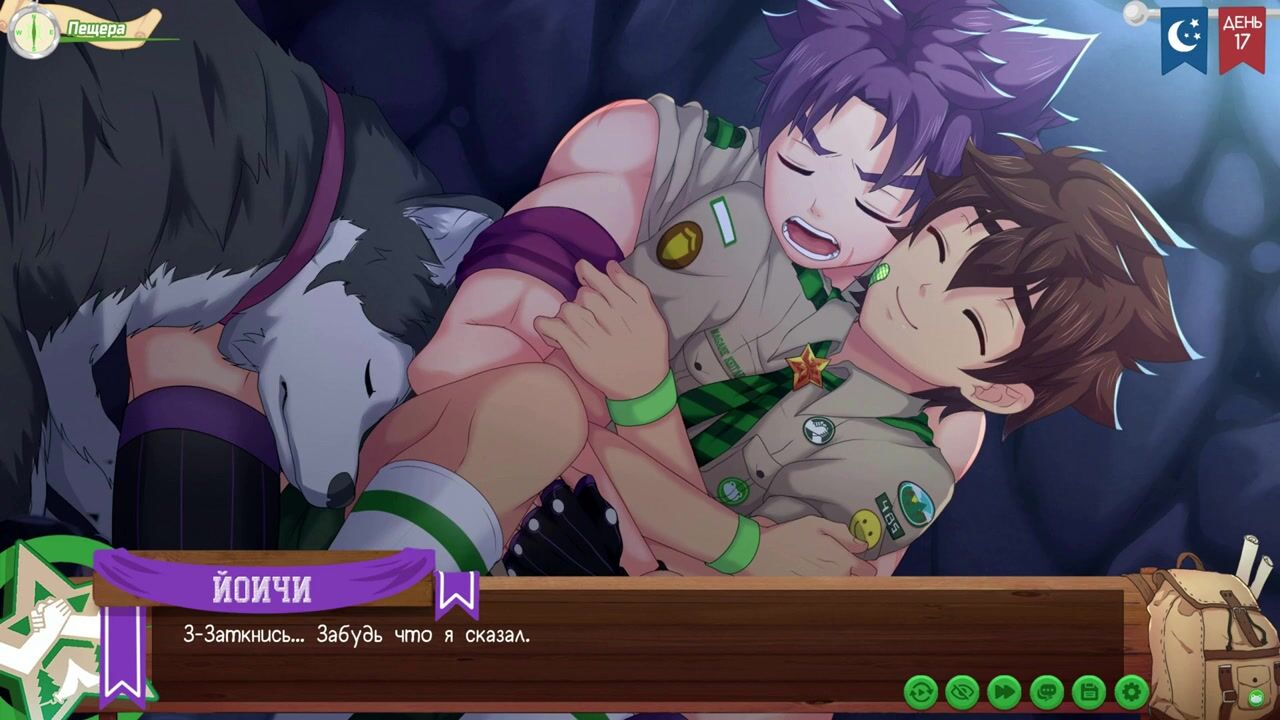1280x720 pixels.
Task: Open the save menu via the floppy disk icon
Action: (x=1088, y=691)
